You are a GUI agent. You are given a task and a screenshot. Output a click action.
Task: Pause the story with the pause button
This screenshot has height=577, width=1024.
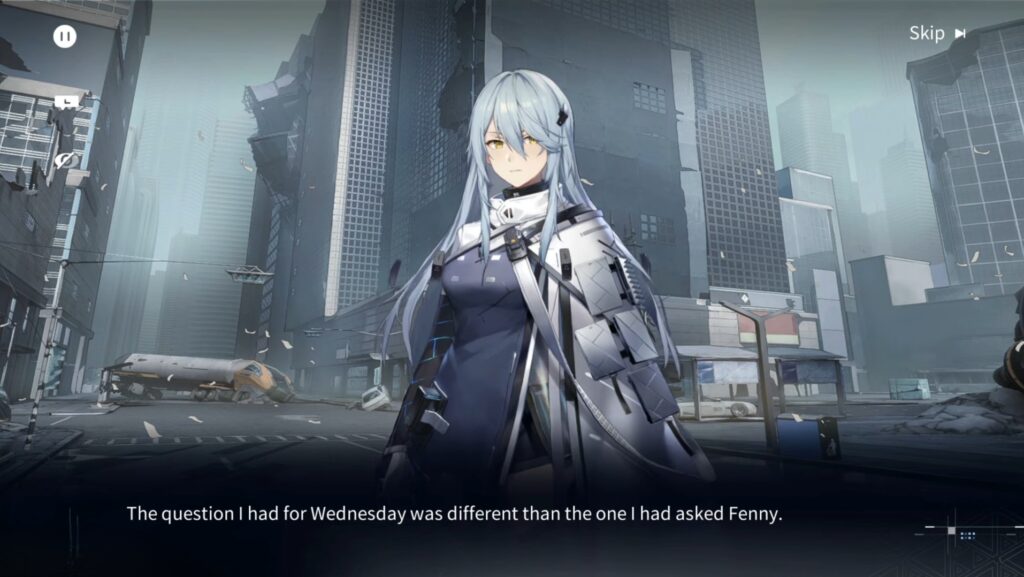pyautogui.click(x=65, y=37)
